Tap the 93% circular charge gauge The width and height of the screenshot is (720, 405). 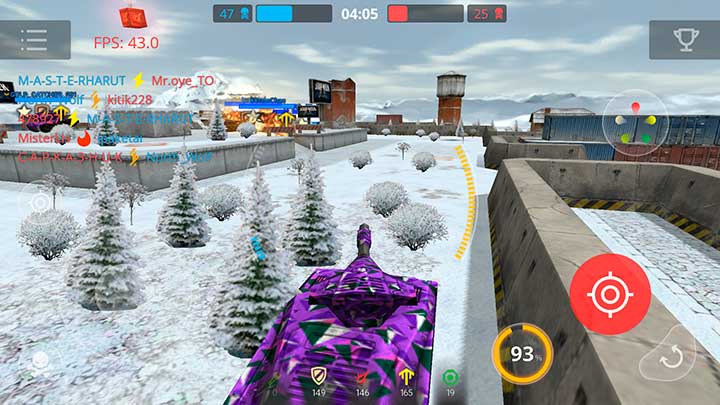tap(521, 354)
